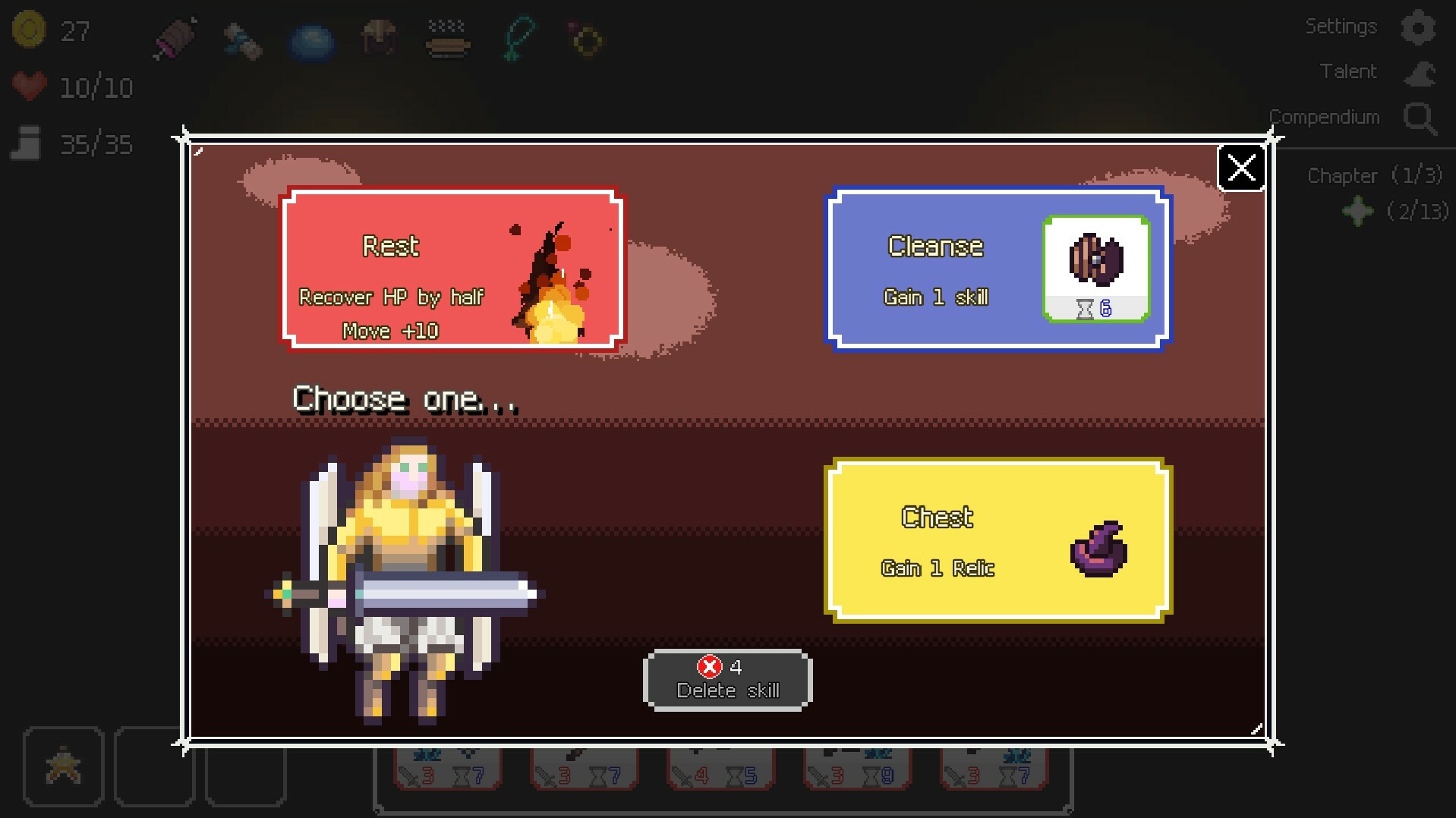Open the Compendium with the magnifier icon

(1419, 118)
